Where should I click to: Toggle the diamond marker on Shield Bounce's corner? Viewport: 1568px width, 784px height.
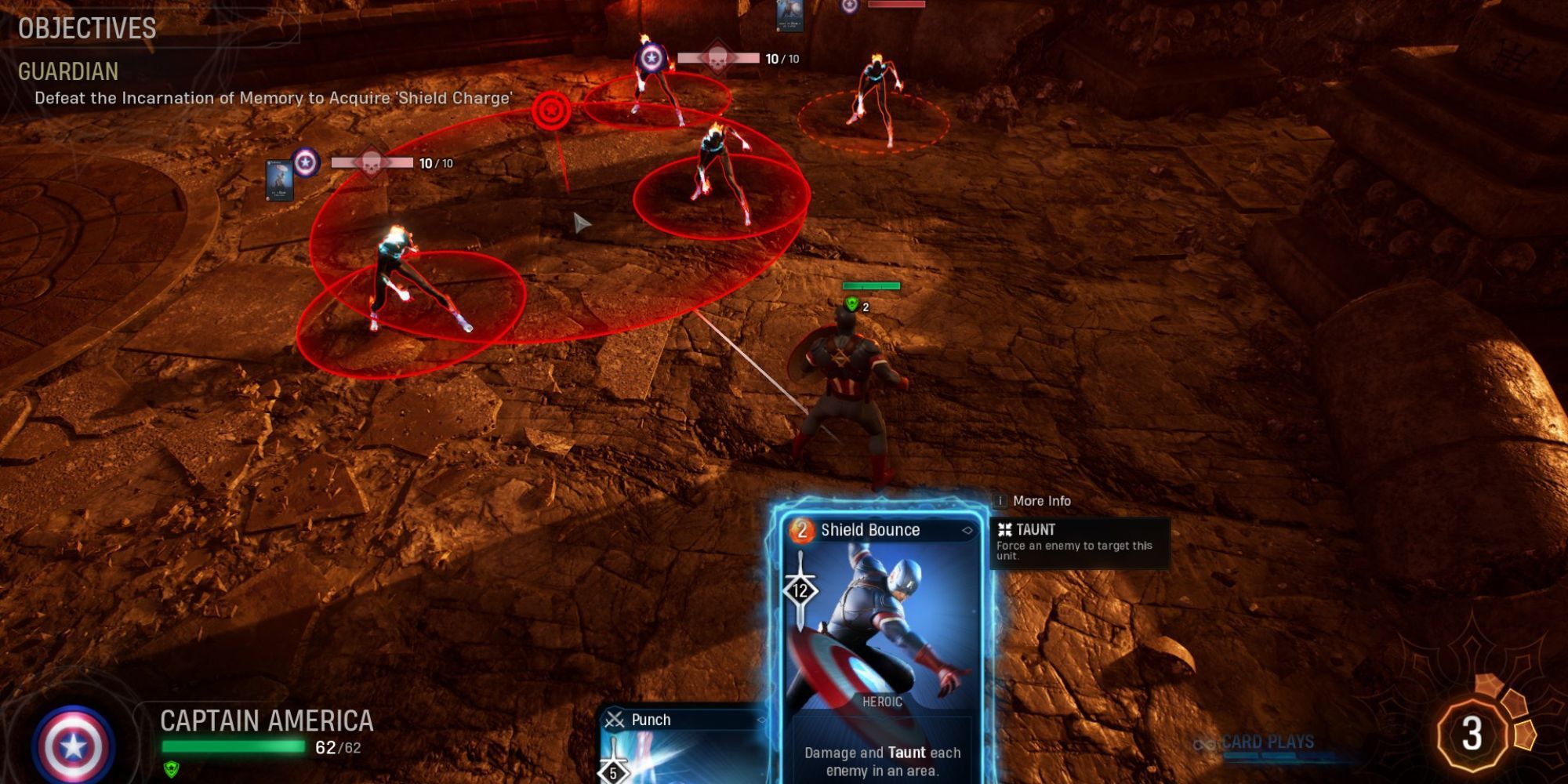coord(970,530)
